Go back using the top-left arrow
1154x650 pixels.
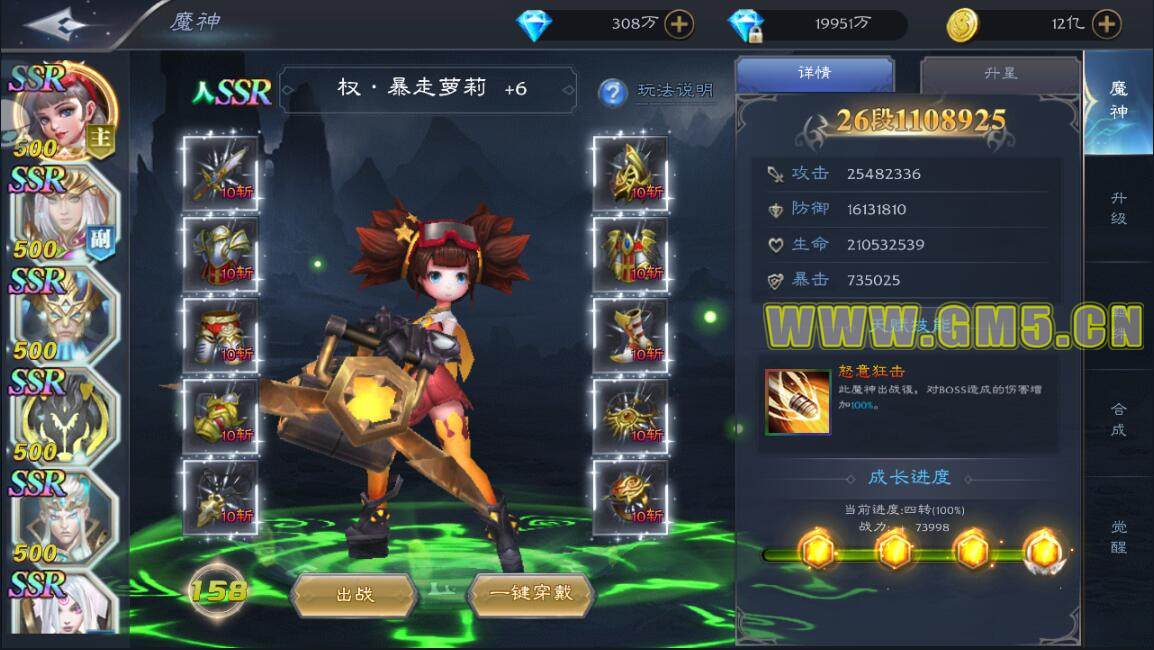(x=58, y=24)
